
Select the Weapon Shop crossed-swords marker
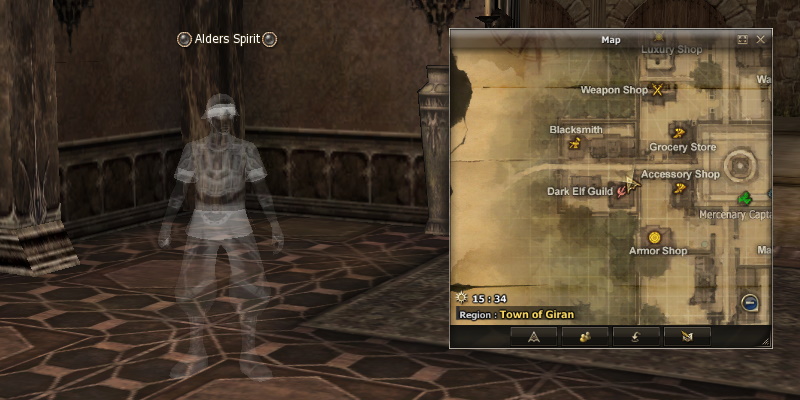(658, 90)
